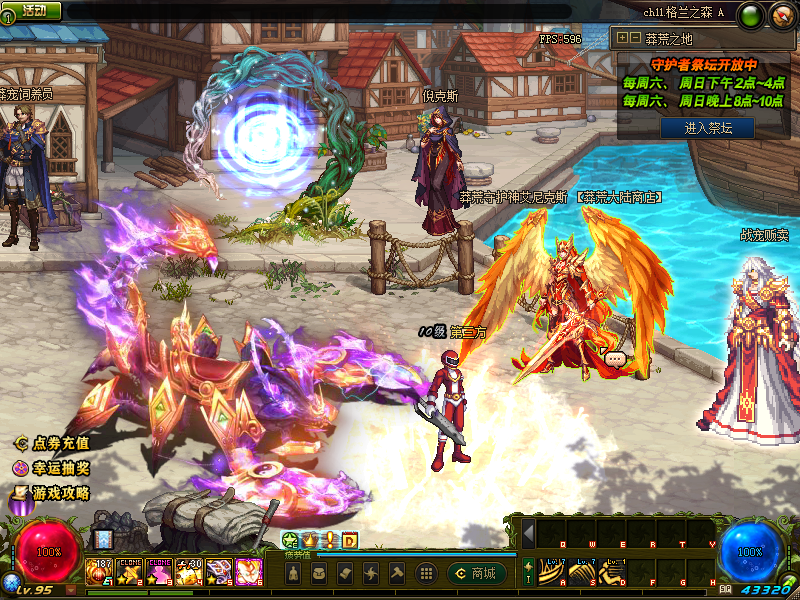
Task: Click the yellow D badge icon
Action: click(x=349, y=541)
